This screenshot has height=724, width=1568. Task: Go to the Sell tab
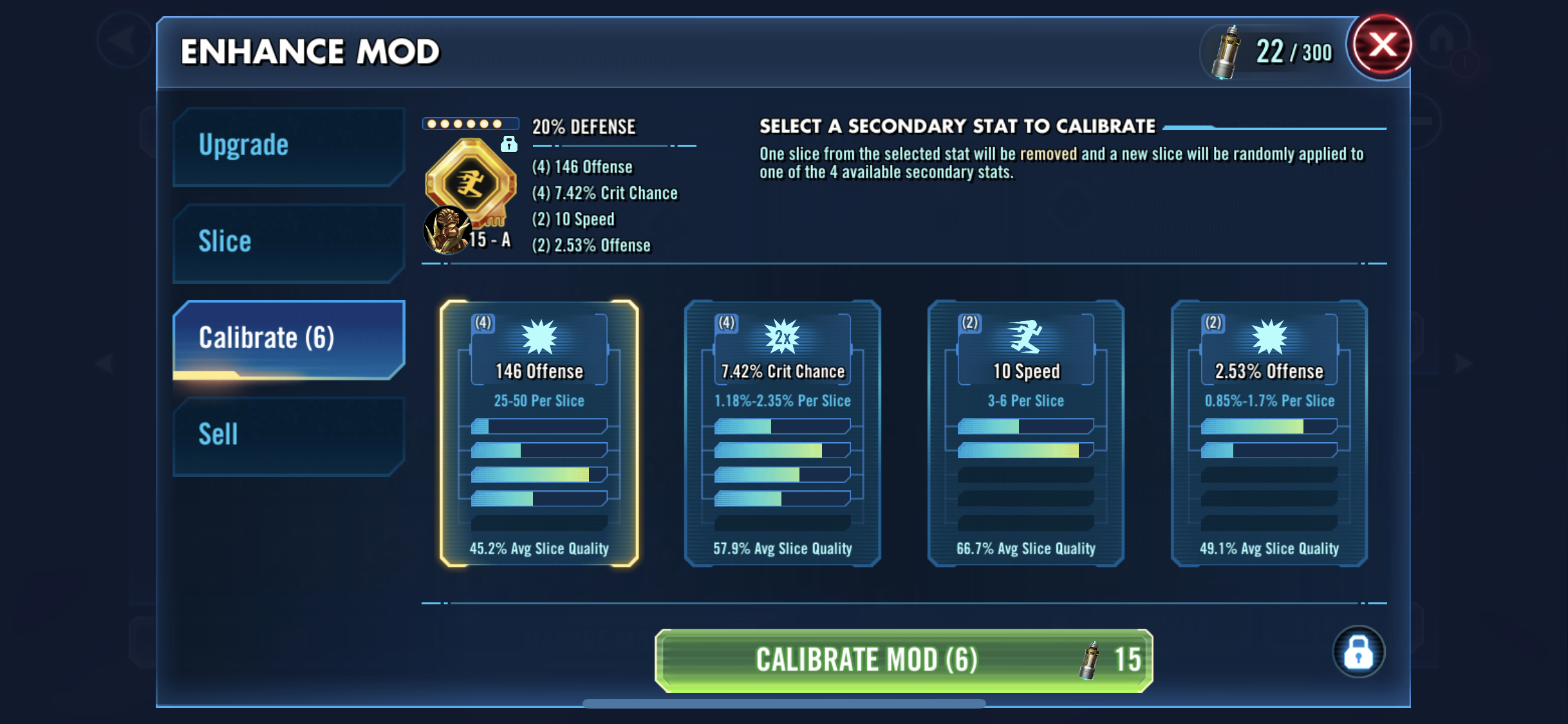288,435
